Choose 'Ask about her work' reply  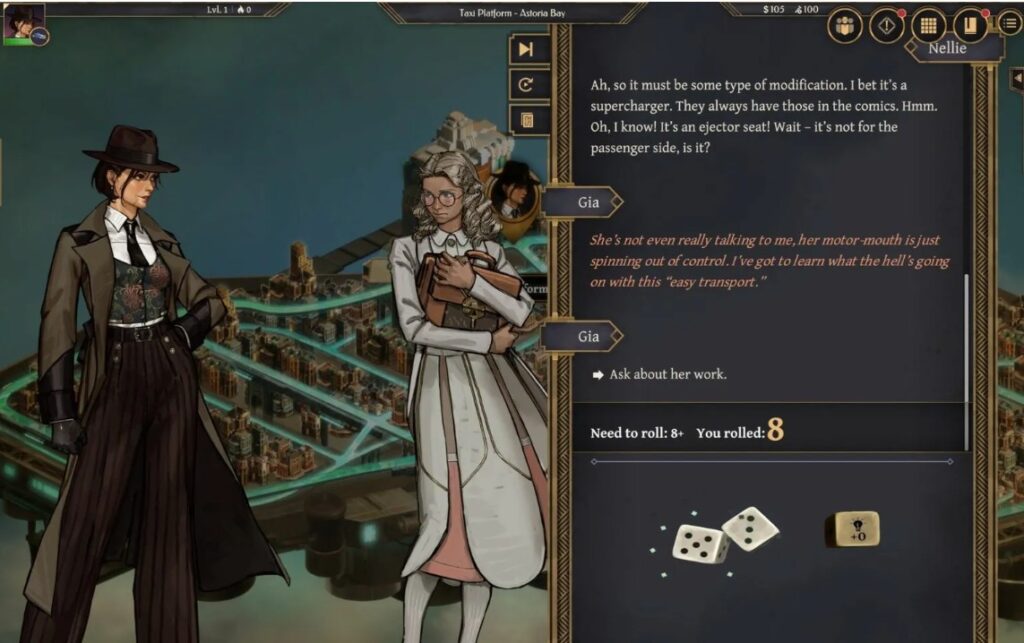667,375
